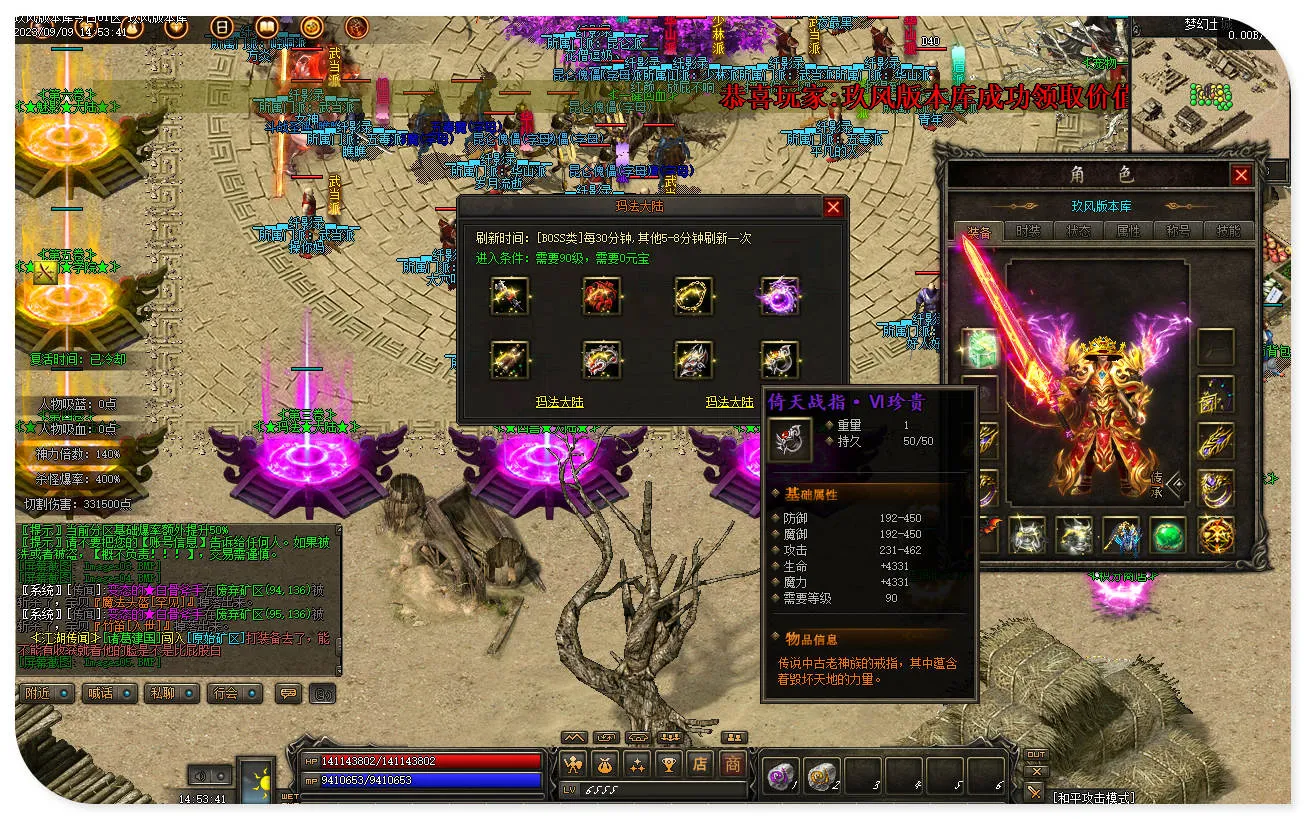Click the right-hand 玛法大陆 link

tap(729, 402)
